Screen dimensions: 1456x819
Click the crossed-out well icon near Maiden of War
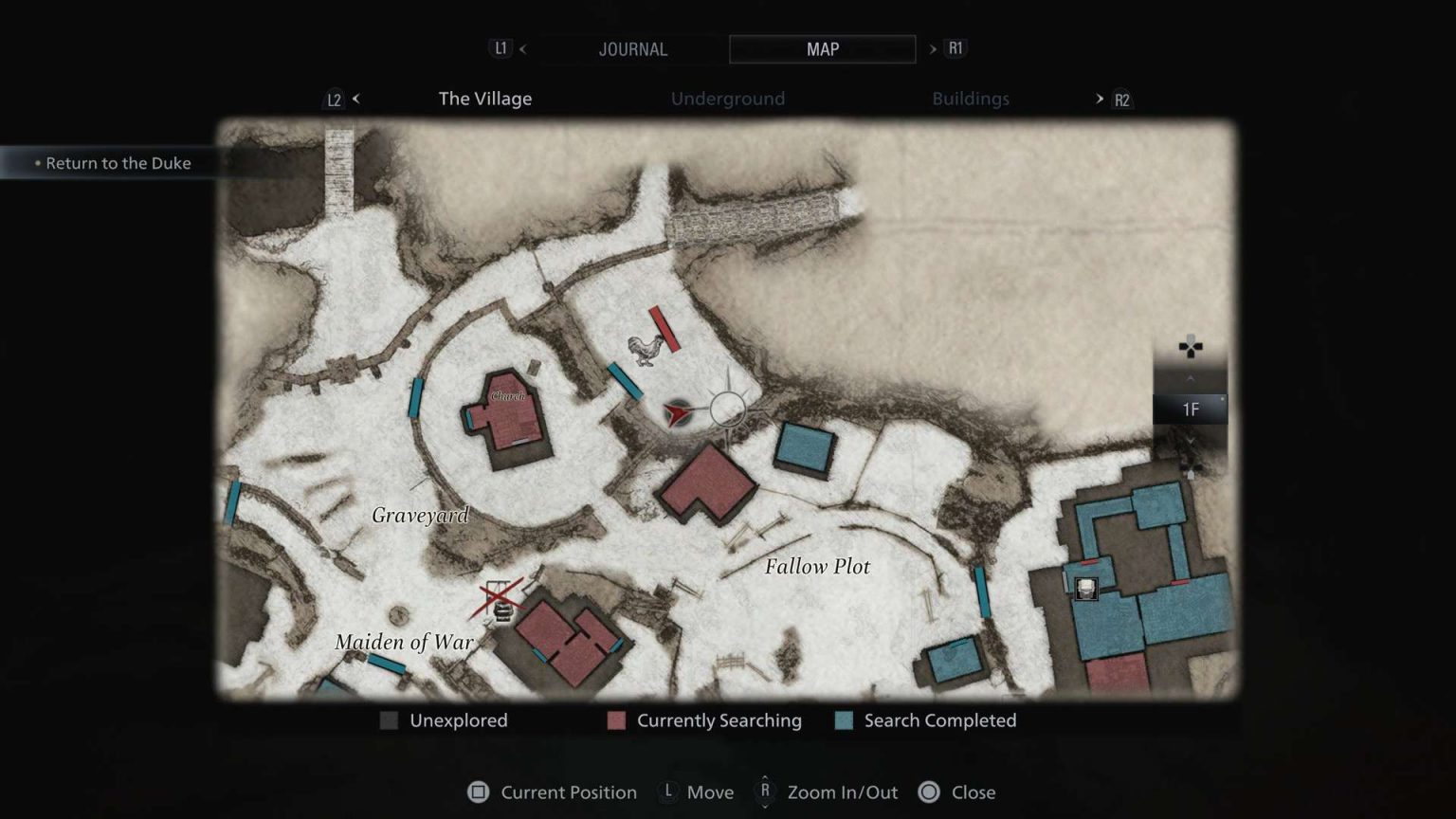(500, 599)
